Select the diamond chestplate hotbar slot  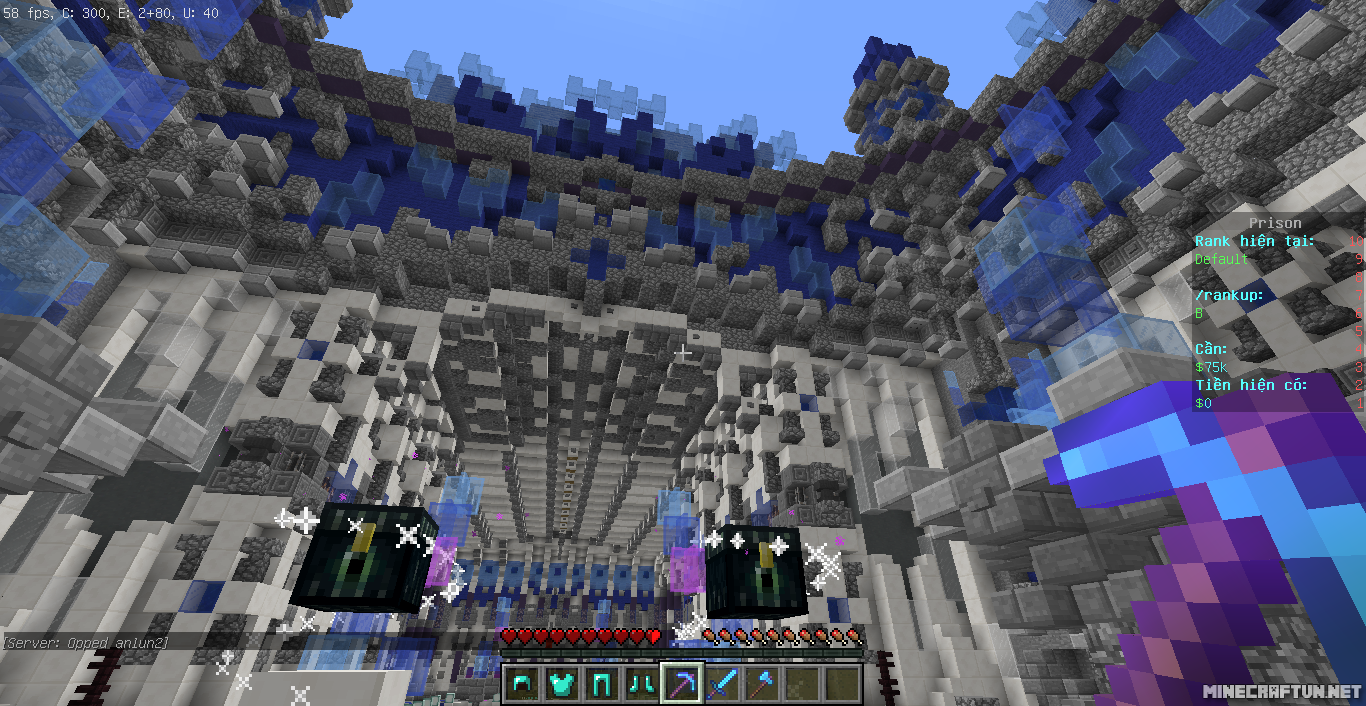[562, 684]
